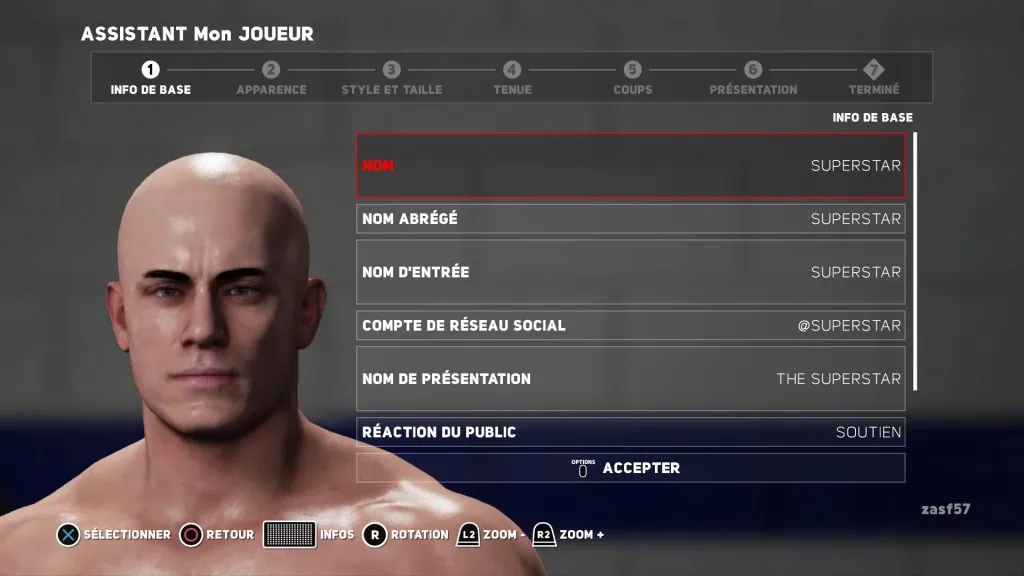The height and width of the screenshot is (576, 1024).
Task: Go to the TERMINÉ step
Action: pos(874,78)
